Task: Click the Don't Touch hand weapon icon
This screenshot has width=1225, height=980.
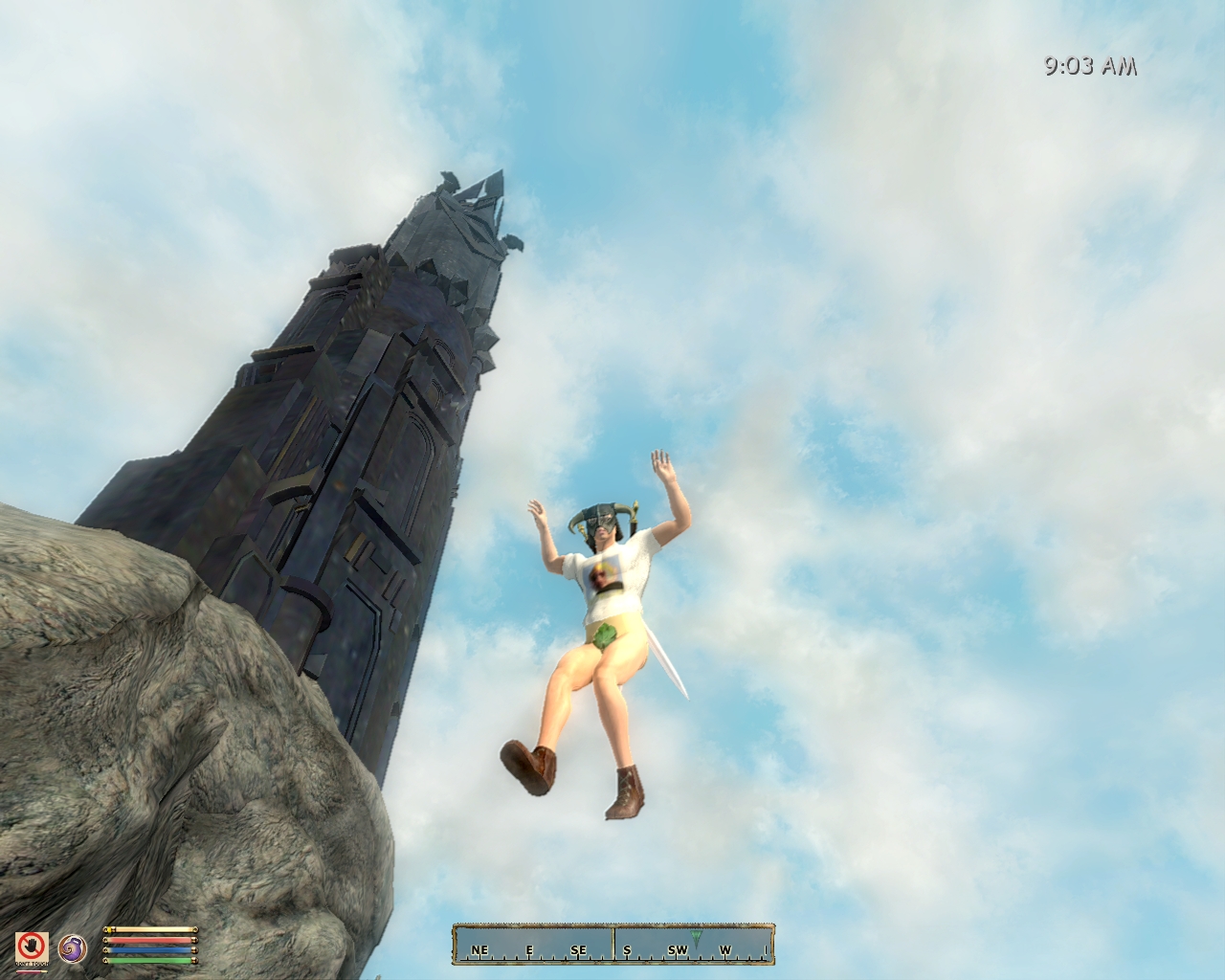Action: [x=32, y=947]
